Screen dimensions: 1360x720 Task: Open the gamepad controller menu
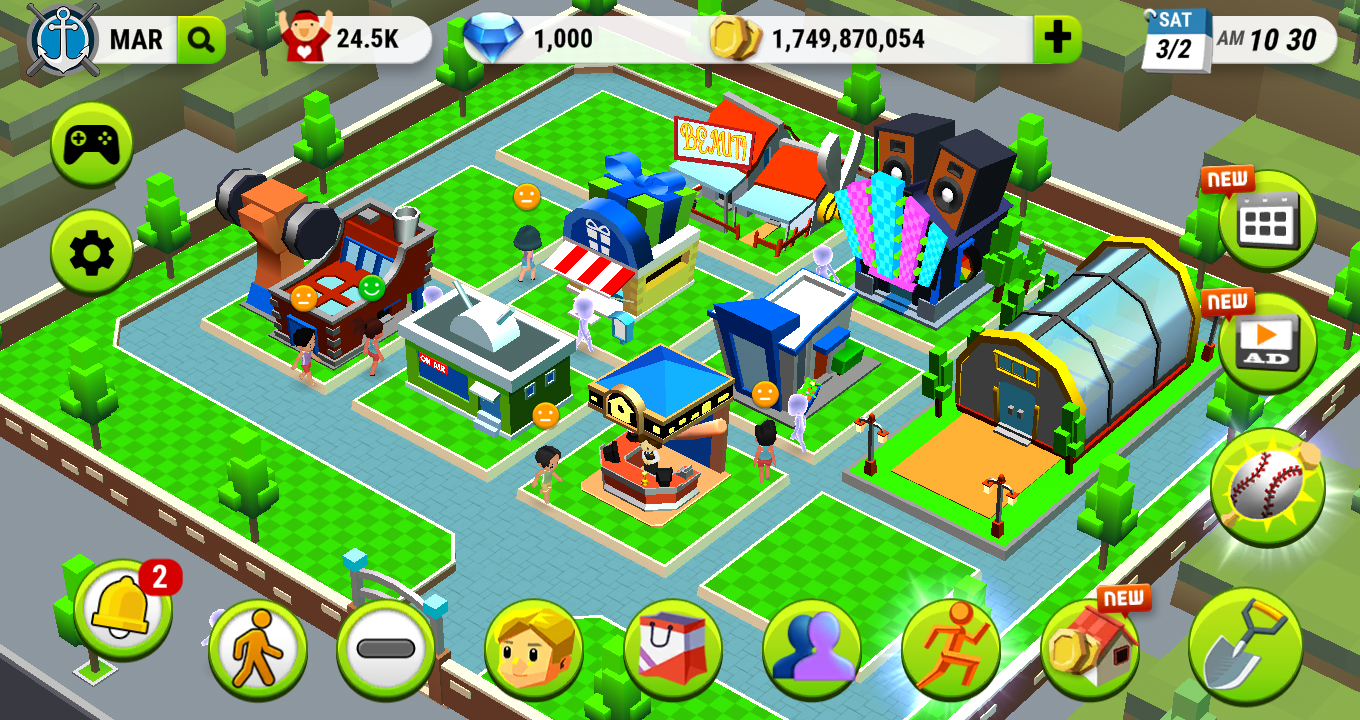click(x=91, y=145)
